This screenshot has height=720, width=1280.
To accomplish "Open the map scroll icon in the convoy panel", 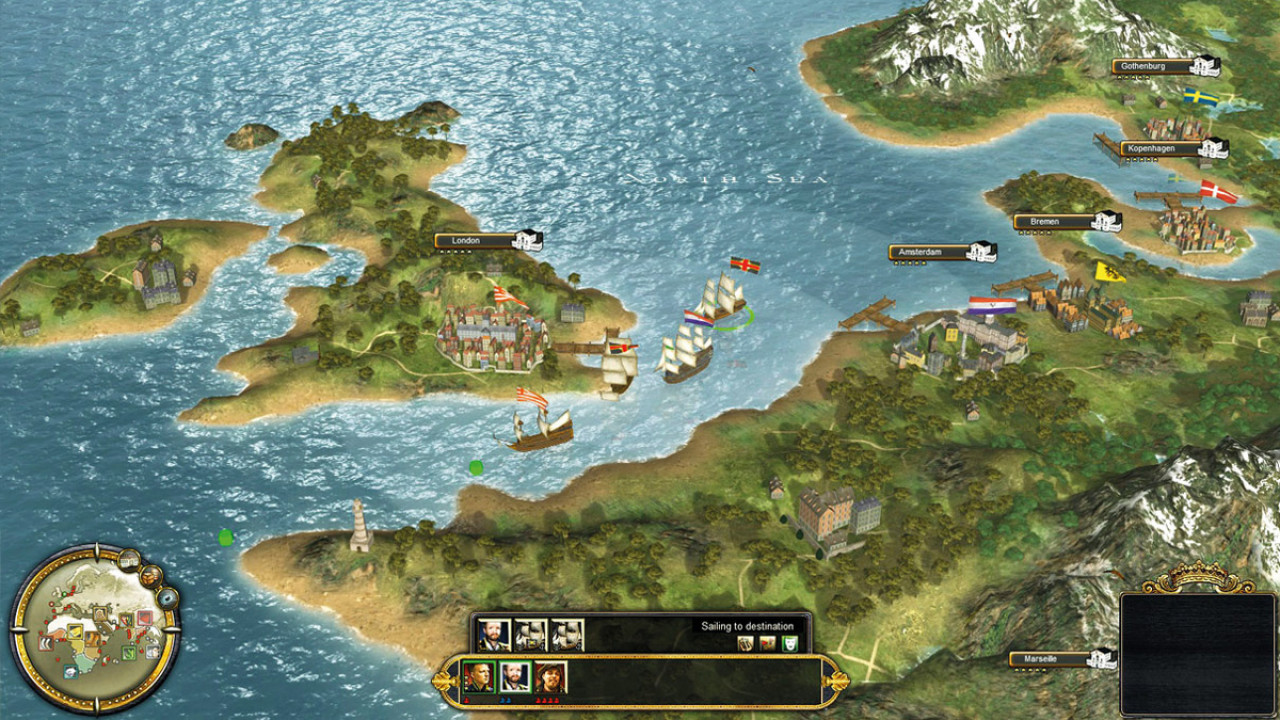I will coord(745,644).
